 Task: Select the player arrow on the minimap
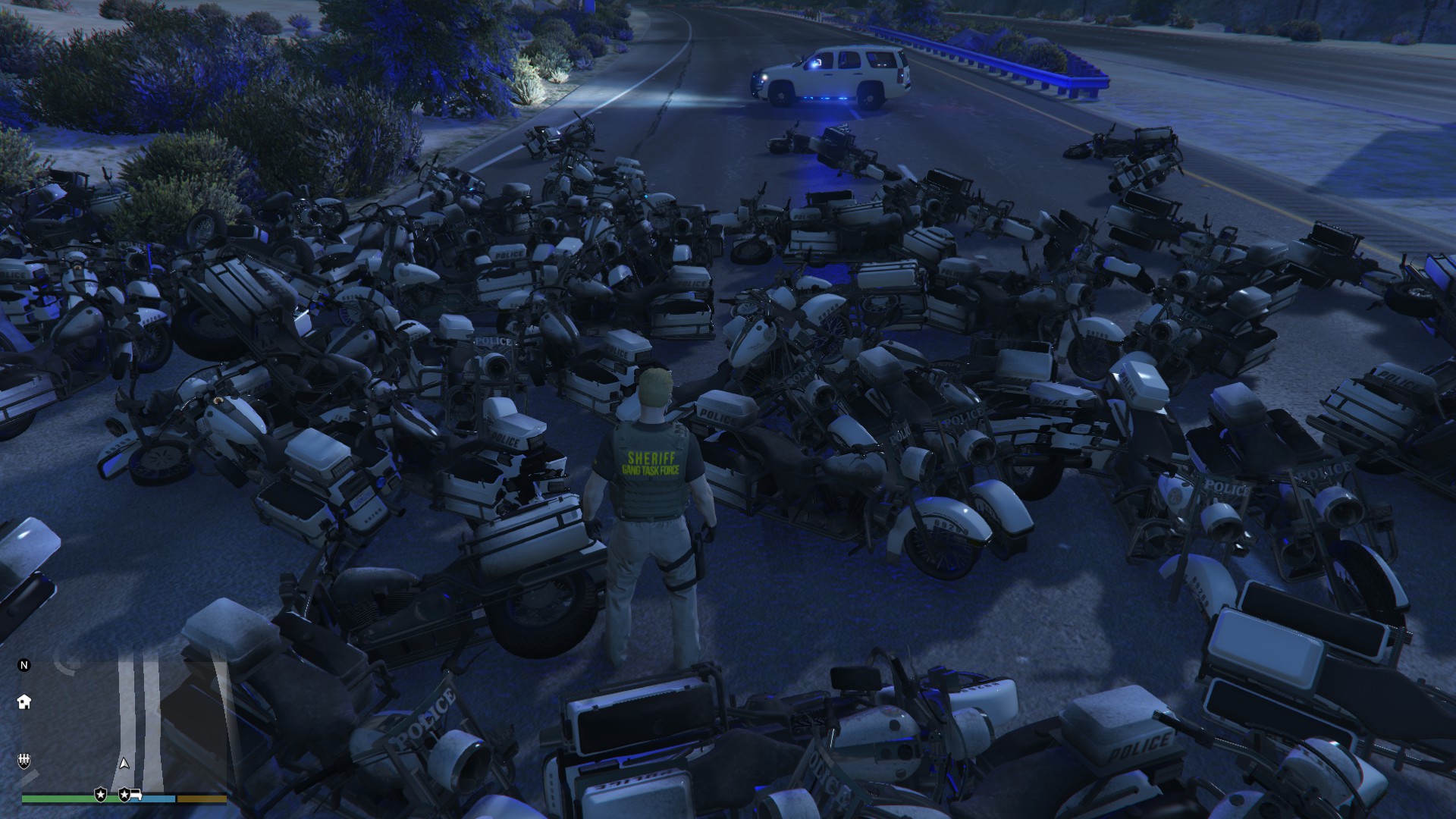124,763
